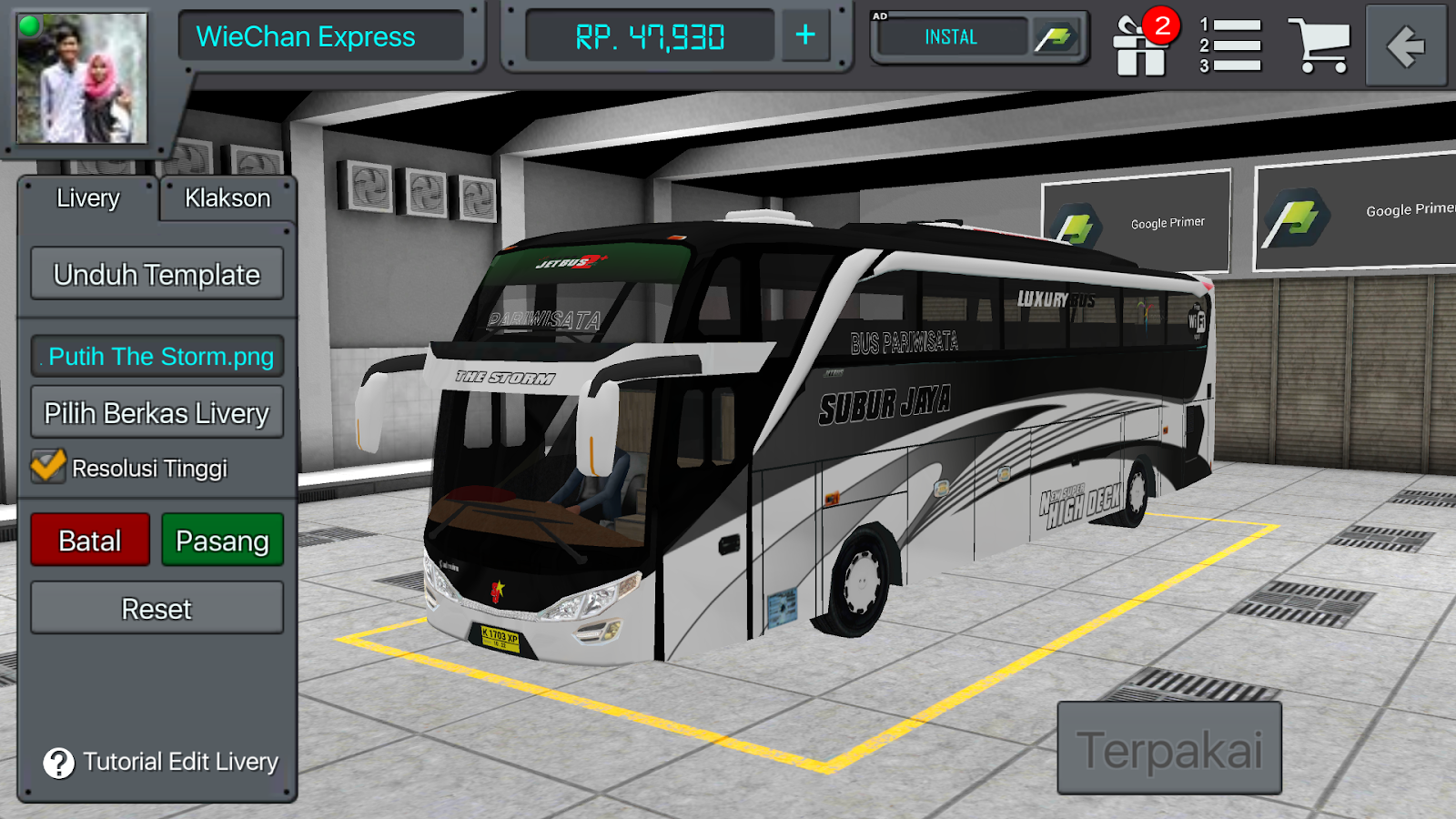Click the WieChan Express bus name field
Viewport: 1456px width, 819px height.
pos(323,37)
